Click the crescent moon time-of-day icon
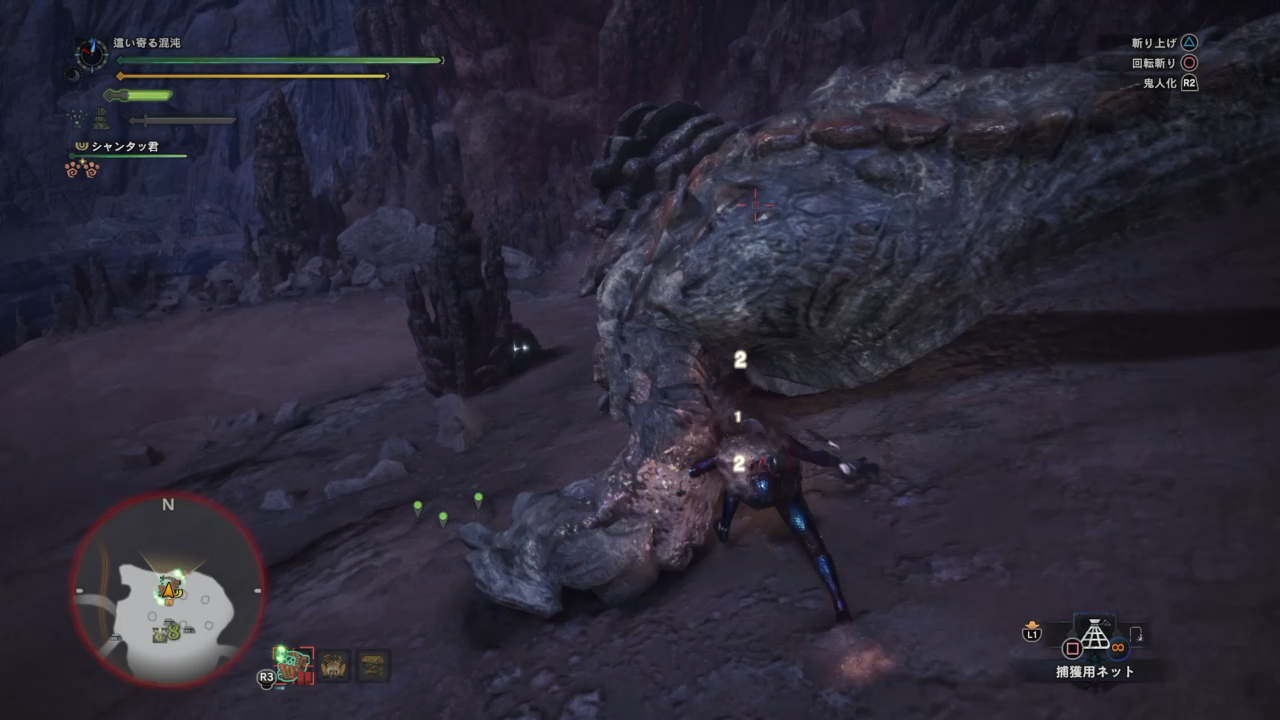Viewport: 1280px width, 720px height. (x=72, y=74)
